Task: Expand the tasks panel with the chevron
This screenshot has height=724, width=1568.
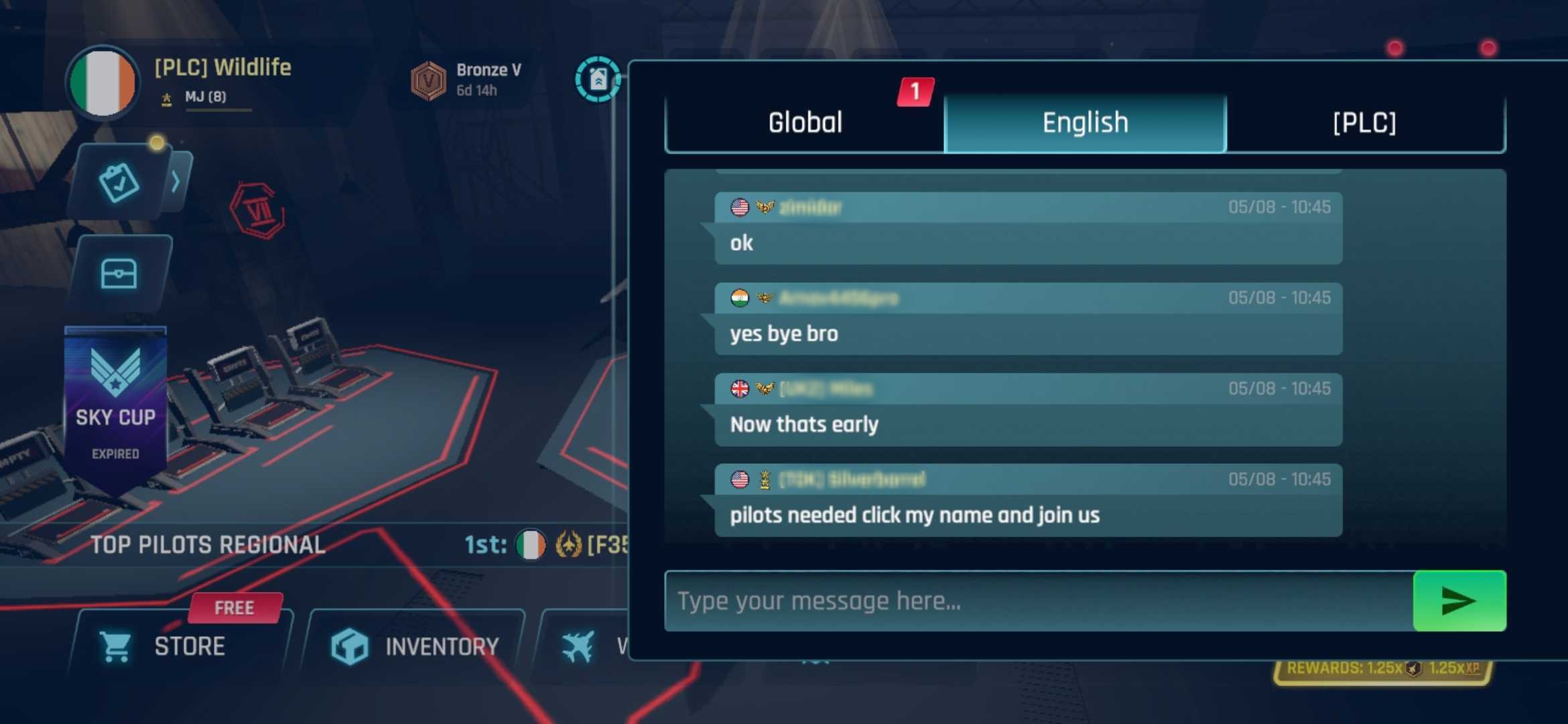Action: click(x=176, y=182)
